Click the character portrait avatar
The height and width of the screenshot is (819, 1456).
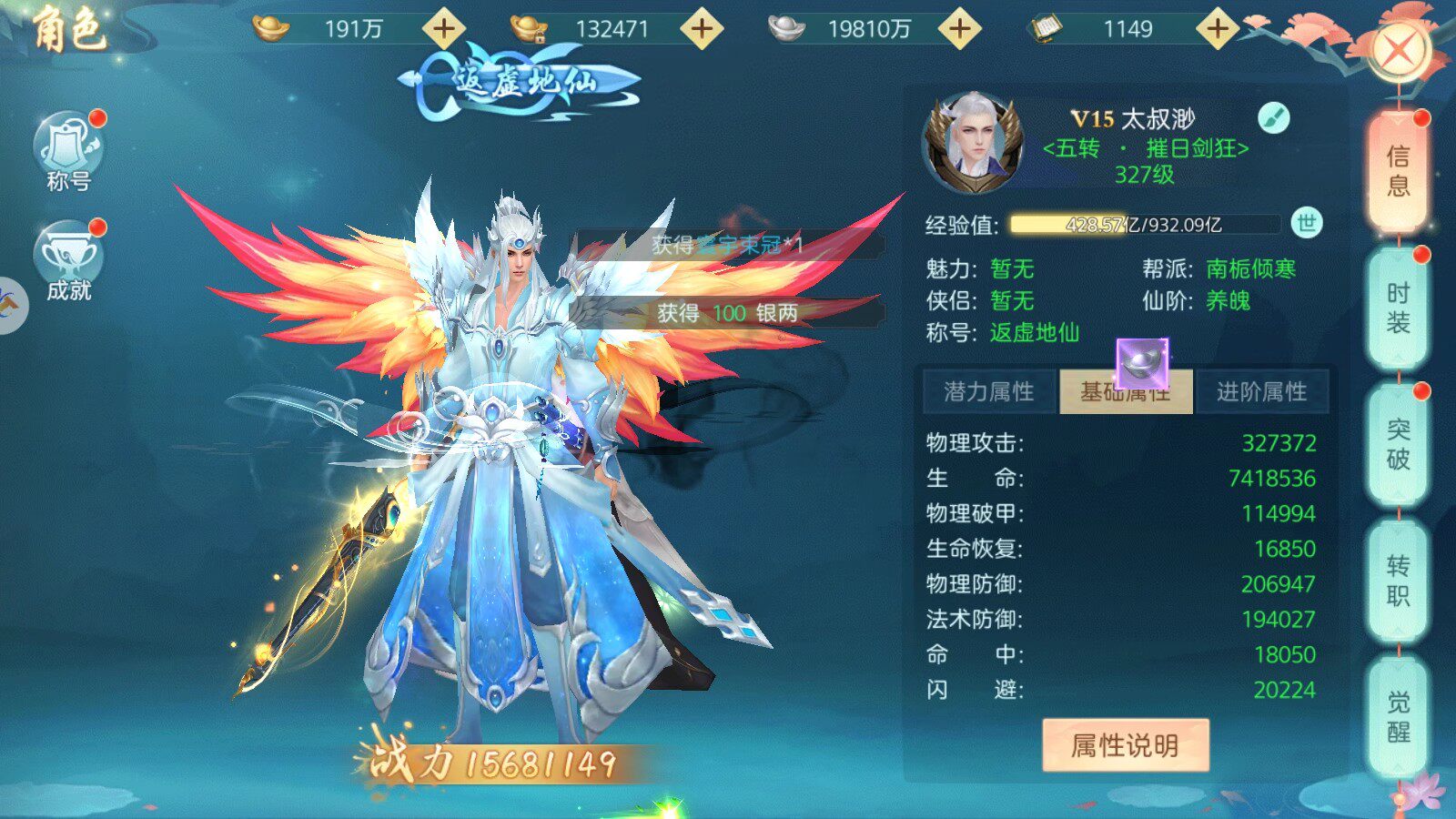(x=972, y=143)
